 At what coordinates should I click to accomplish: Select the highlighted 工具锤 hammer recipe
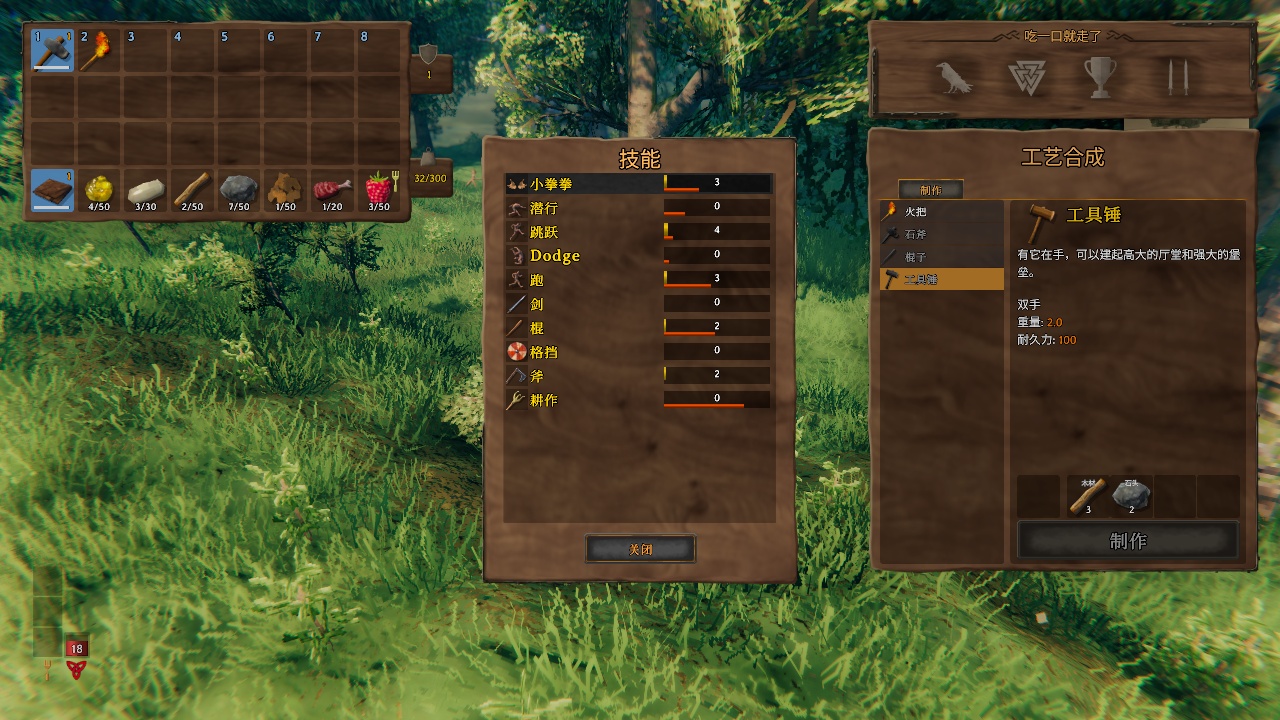click(x=941, y=279)
